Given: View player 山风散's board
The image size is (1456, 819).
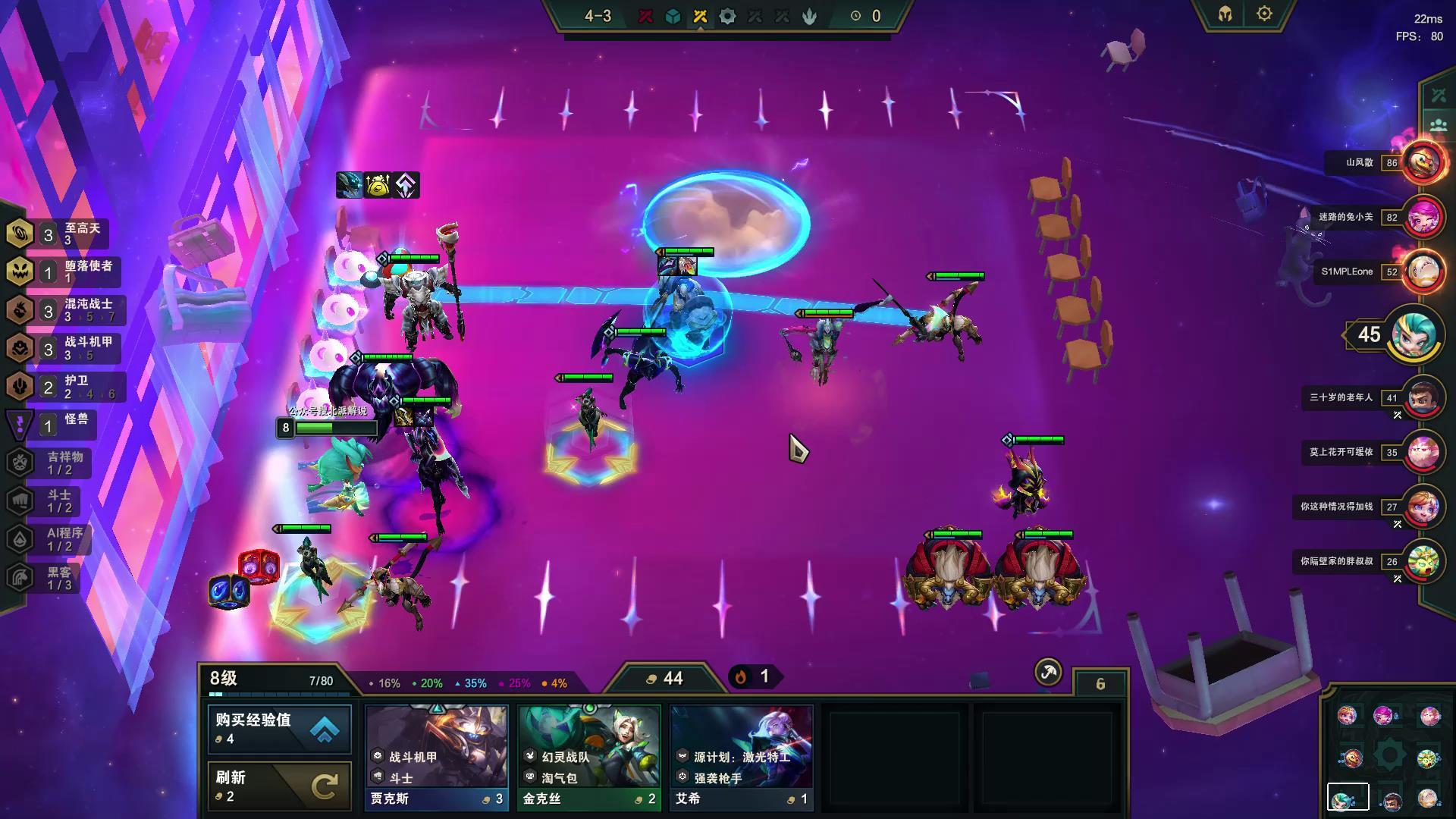Looking at the screenshot, I should [1422, 162].
